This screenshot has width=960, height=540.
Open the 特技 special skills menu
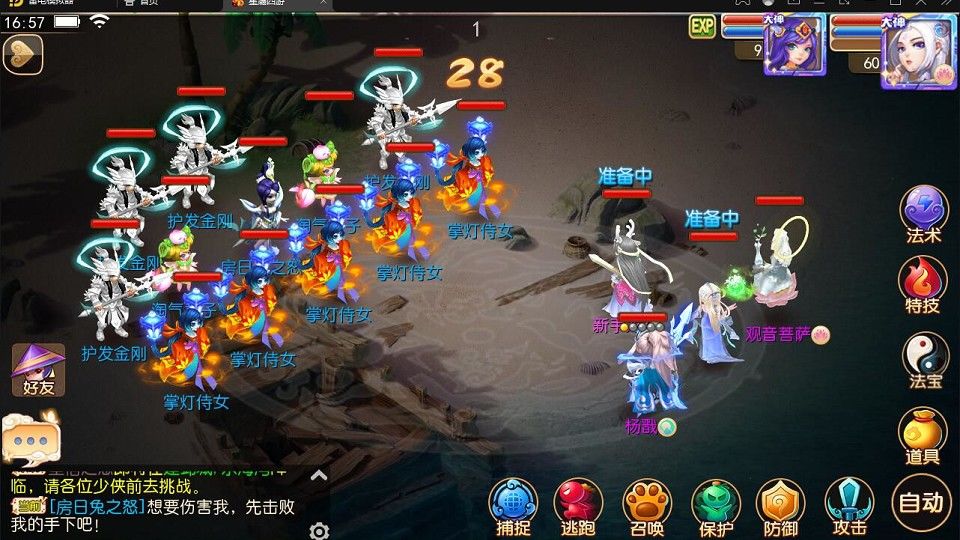923,283
